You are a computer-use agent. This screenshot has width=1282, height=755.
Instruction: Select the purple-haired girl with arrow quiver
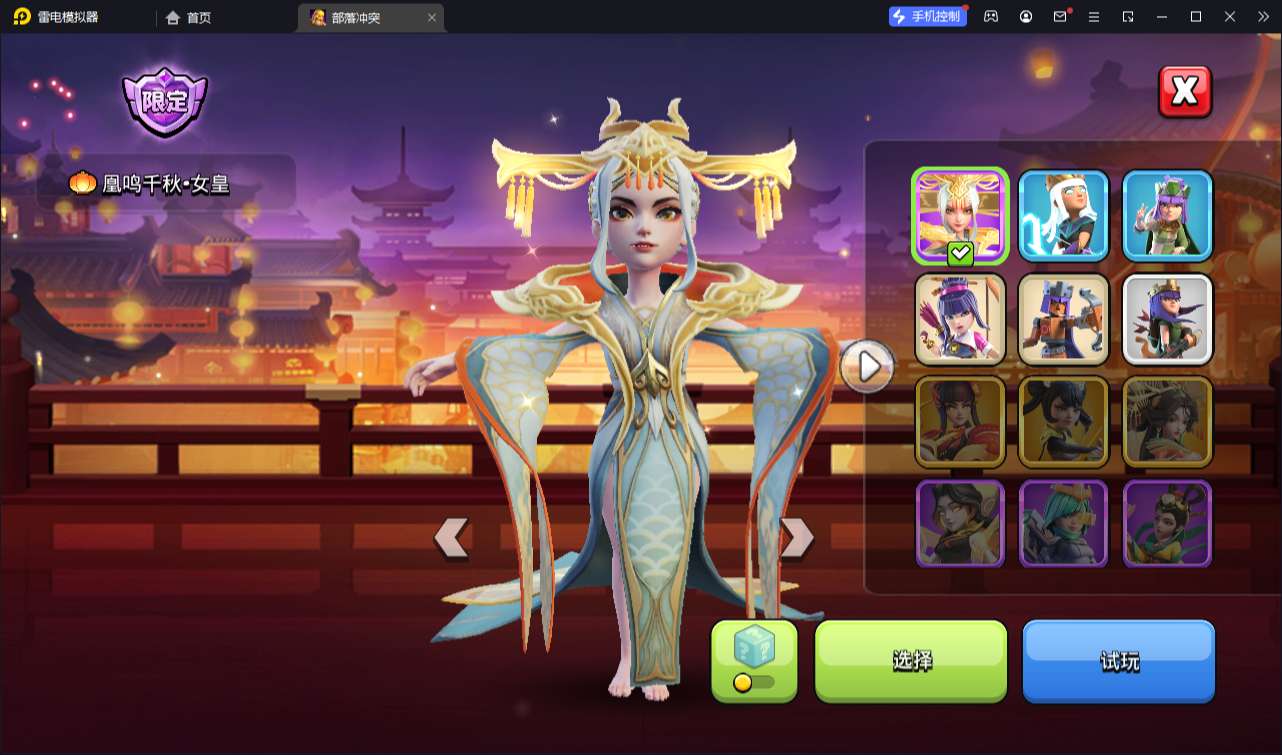coord(960,319)
